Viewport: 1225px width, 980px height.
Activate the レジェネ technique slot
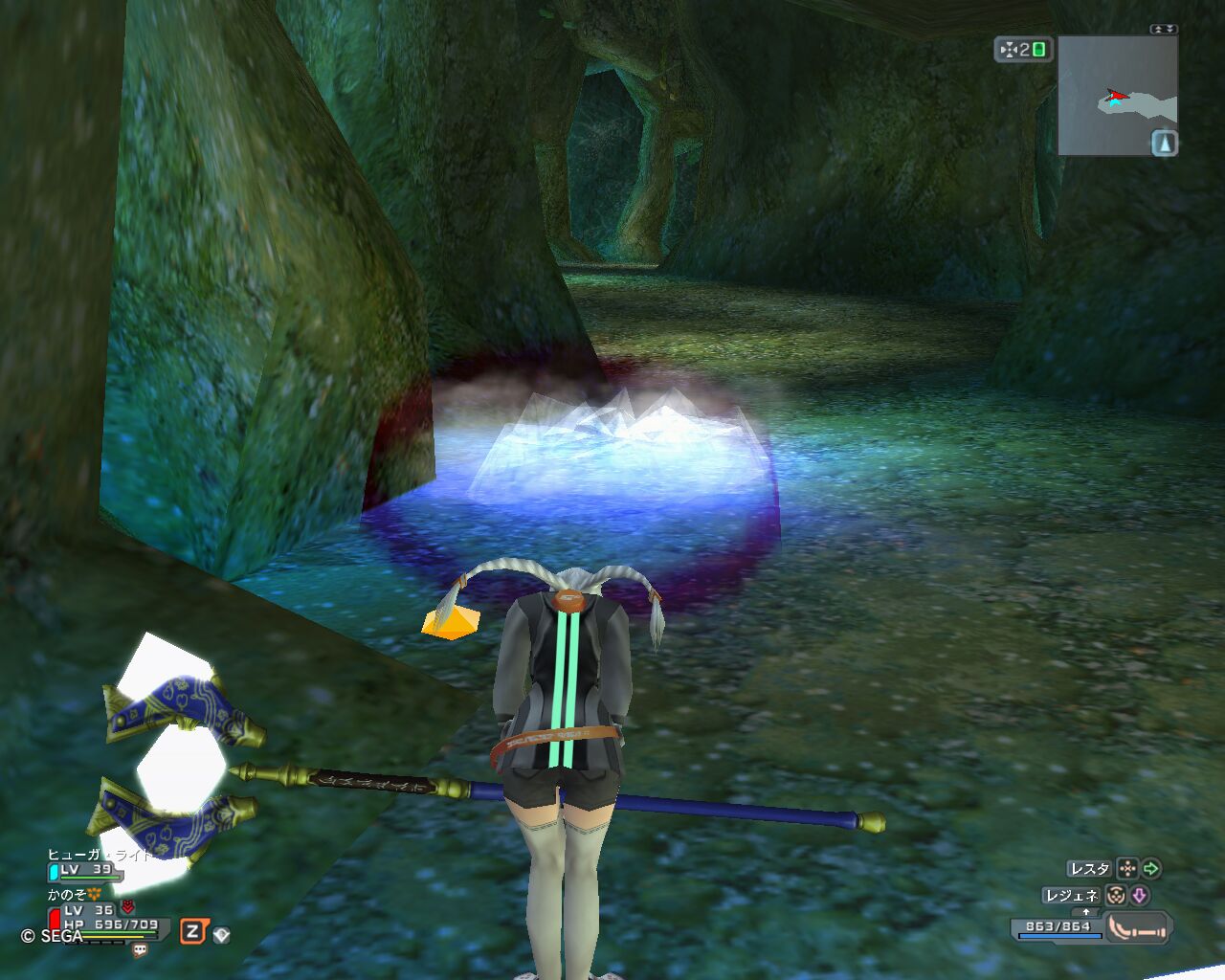[1072, 896]
